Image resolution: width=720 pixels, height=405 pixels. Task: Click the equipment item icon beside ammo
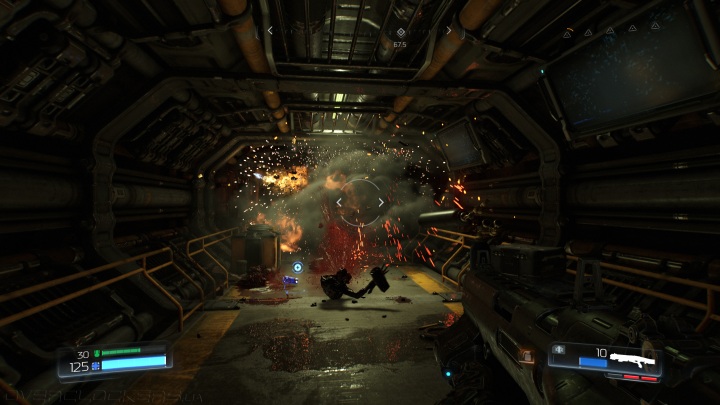point(559,350)
